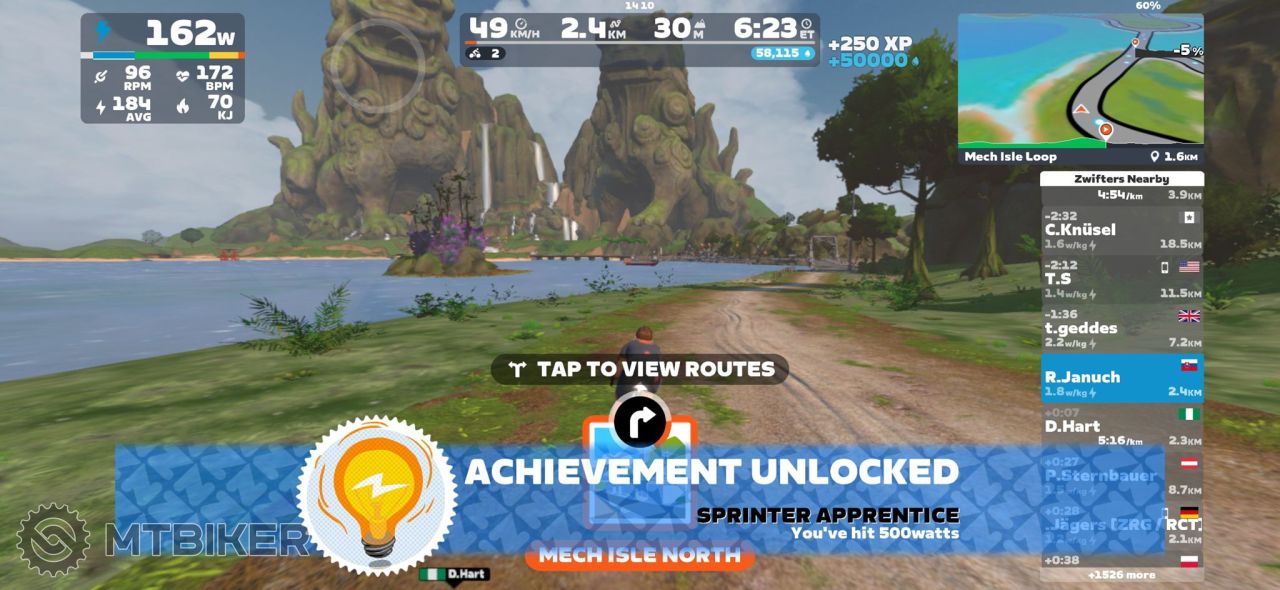Tap the TAP TO VIEW ROUTES prompt

pyautogui.click(x=640, y=369)
